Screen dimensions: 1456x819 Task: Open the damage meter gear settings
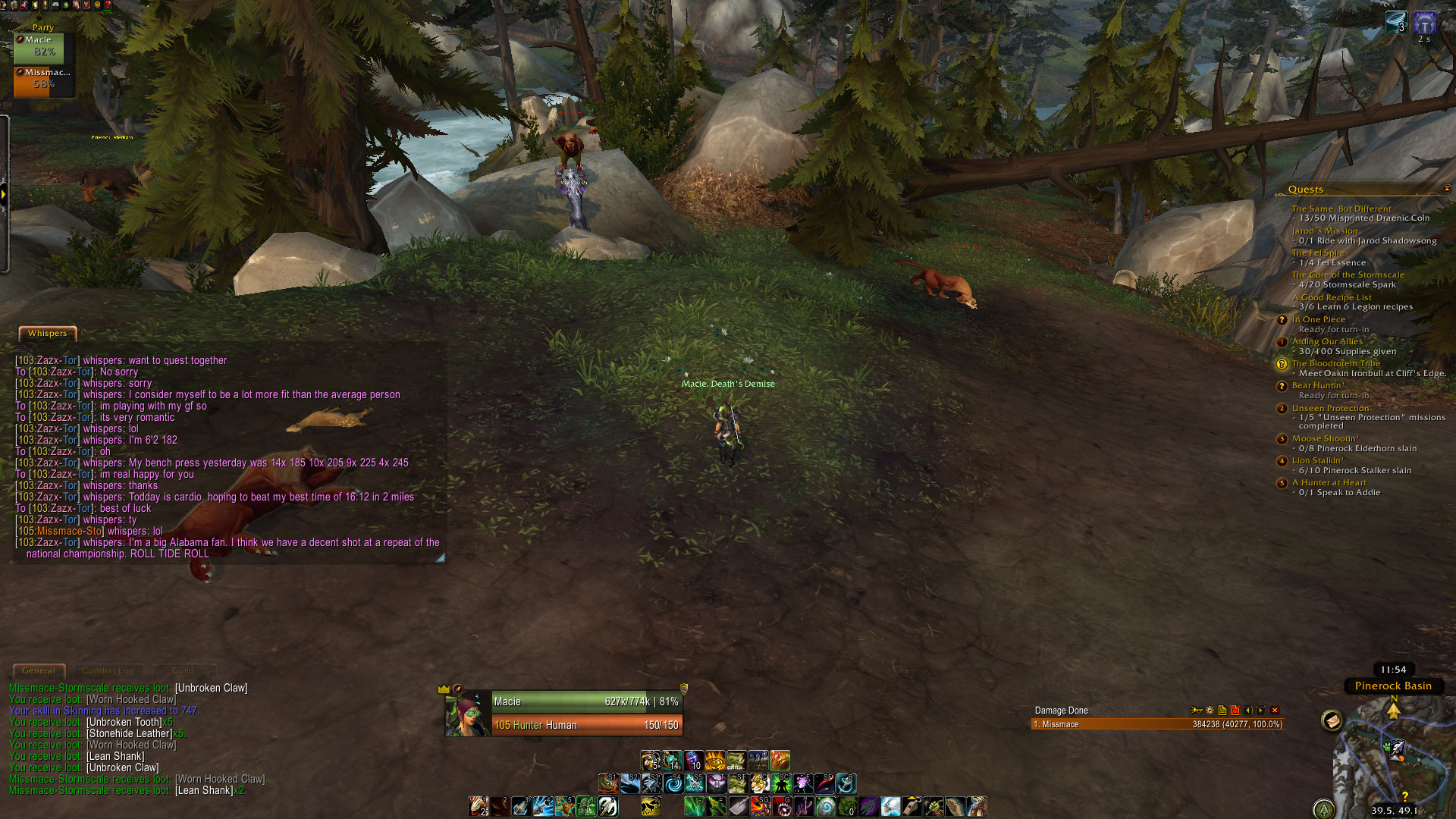pyautogui.click(x=1210, y=711)
